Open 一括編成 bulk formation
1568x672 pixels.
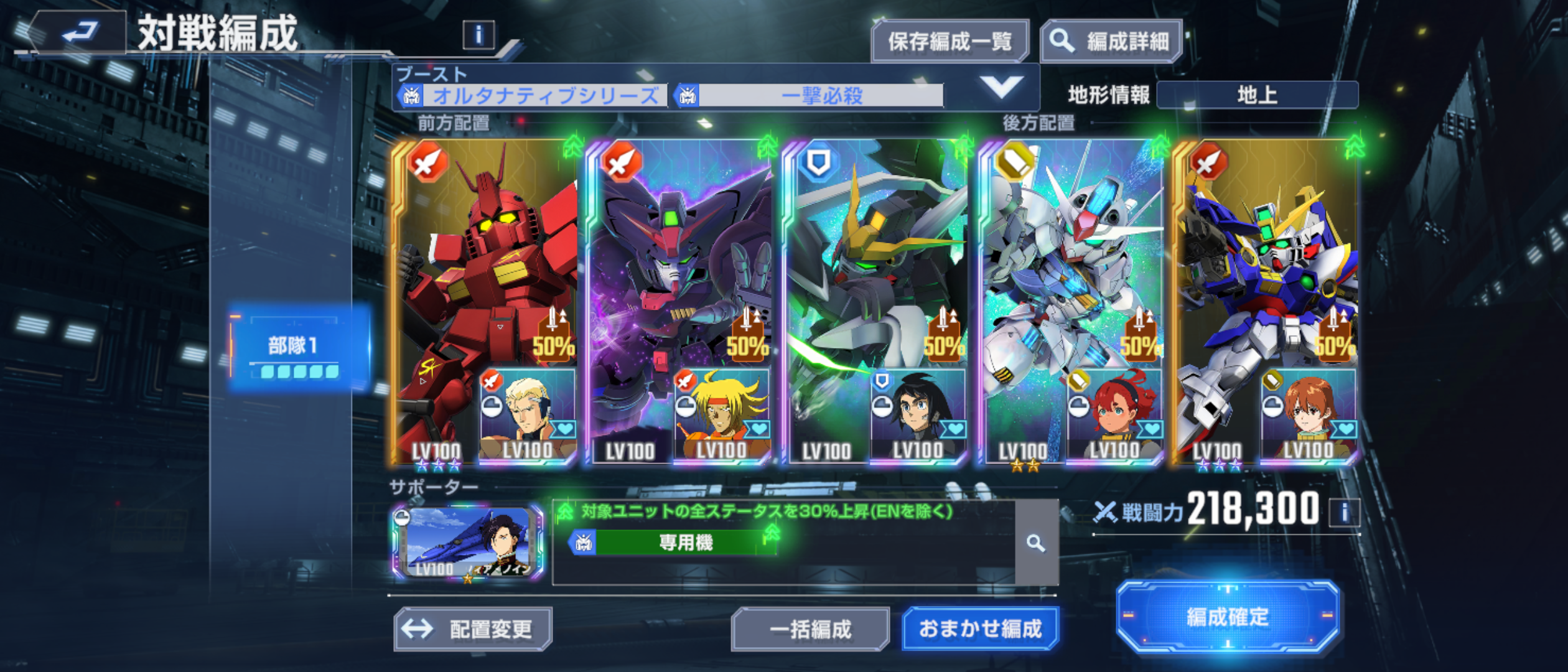coord(810,629)
